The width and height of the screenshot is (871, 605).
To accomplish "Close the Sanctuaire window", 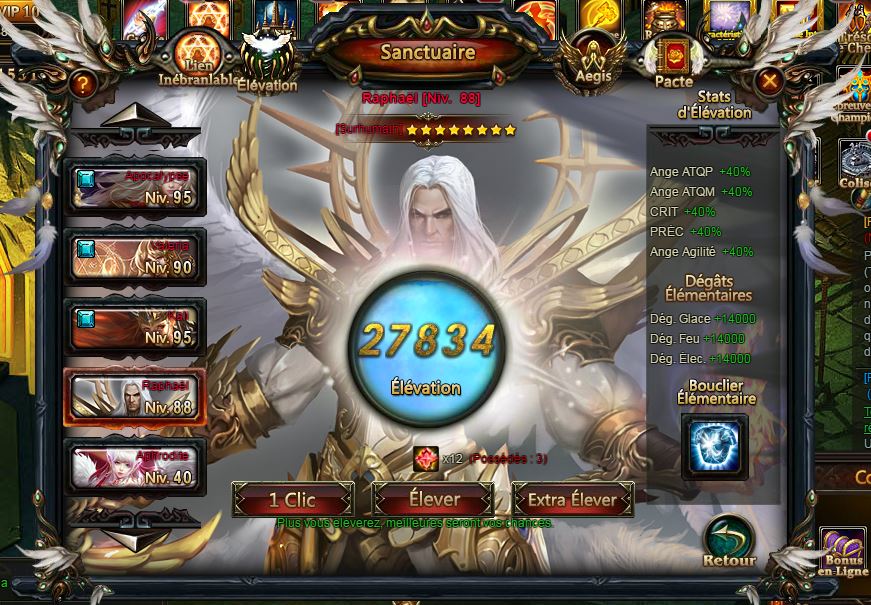I will (x=768, y=81).
